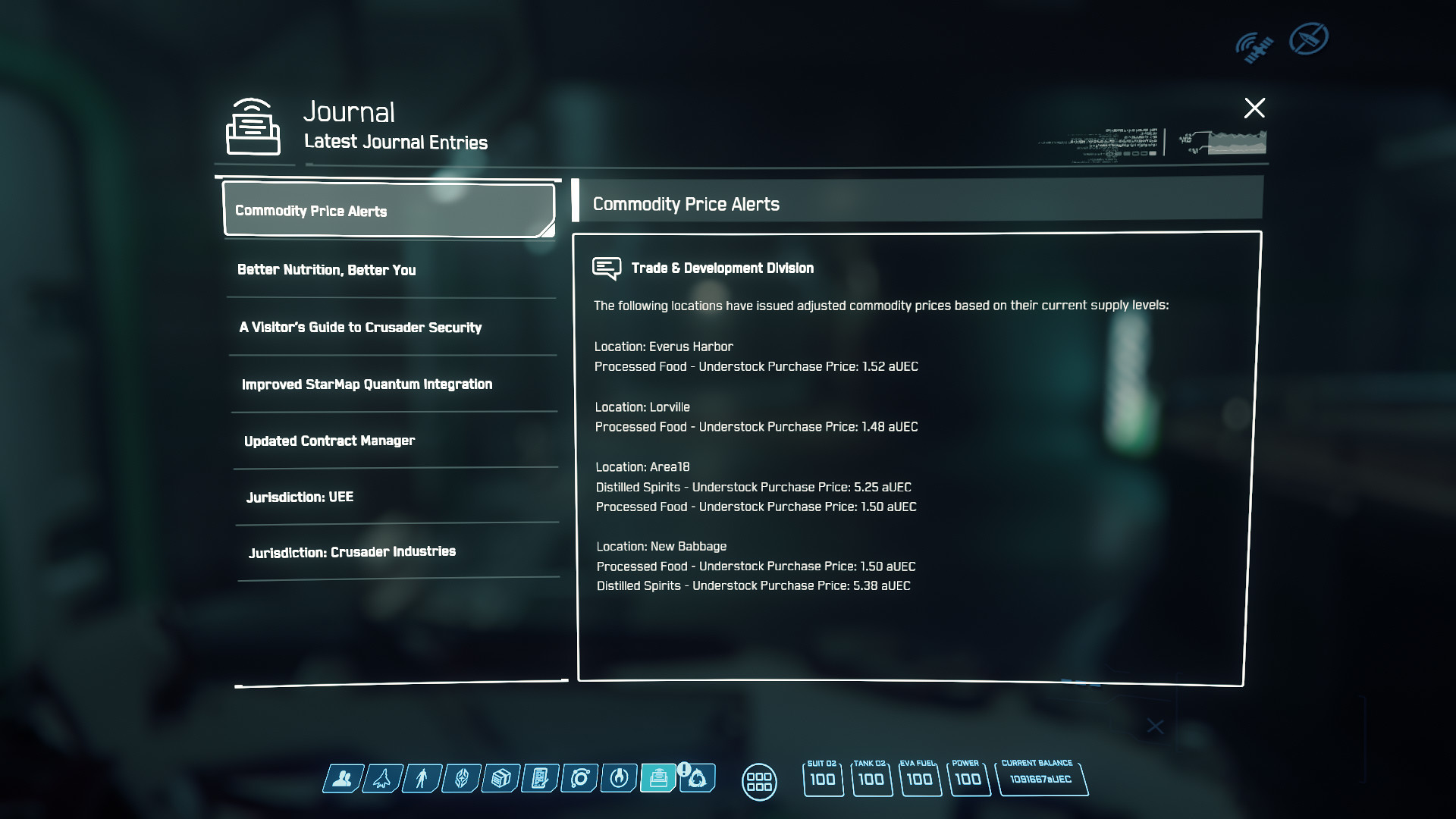Choose the Jurisdiction: Crusader Industries entry

[x=352, y=552]
